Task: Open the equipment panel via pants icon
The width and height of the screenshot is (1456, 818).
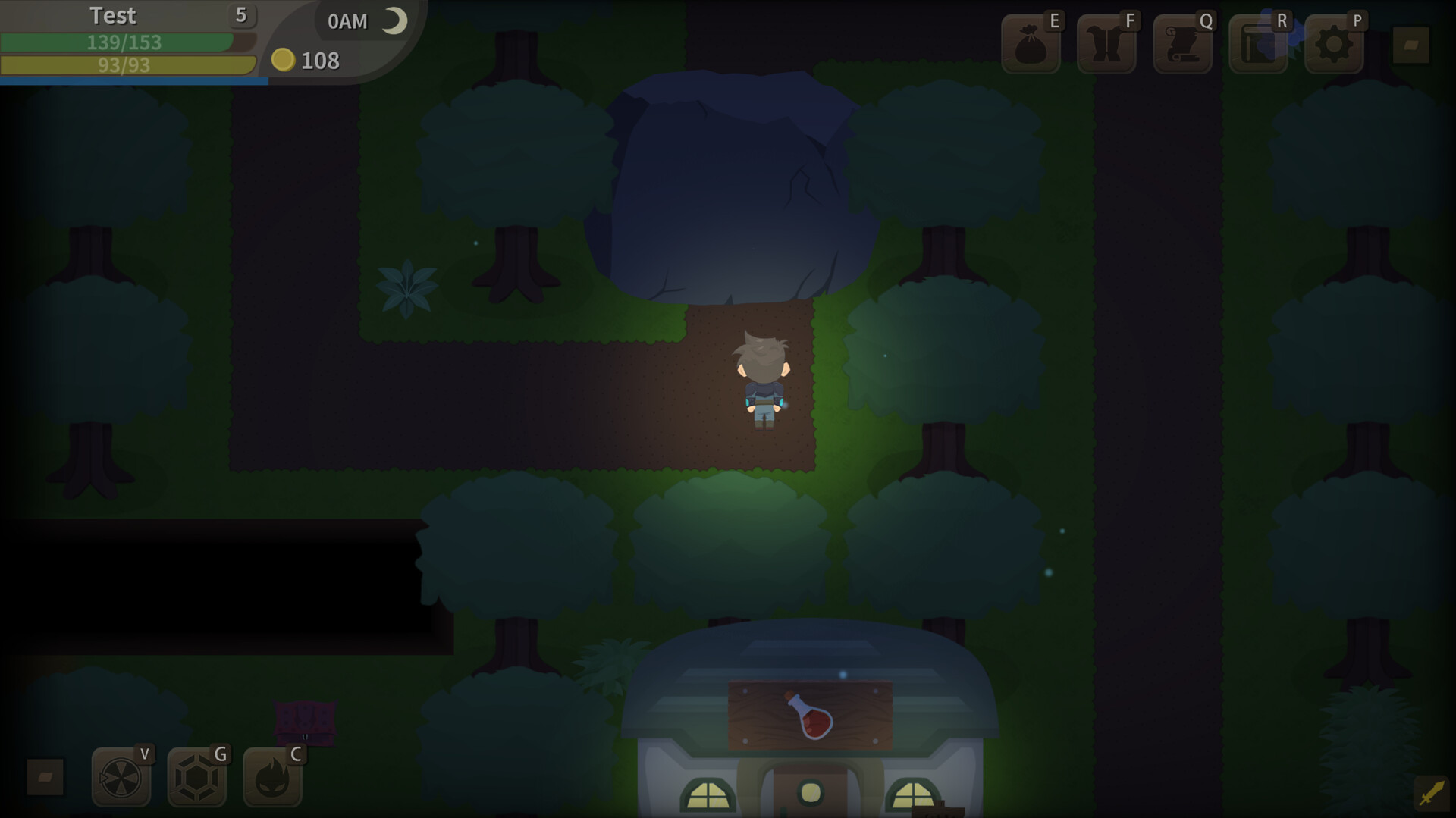Action: pos(1105,43)
